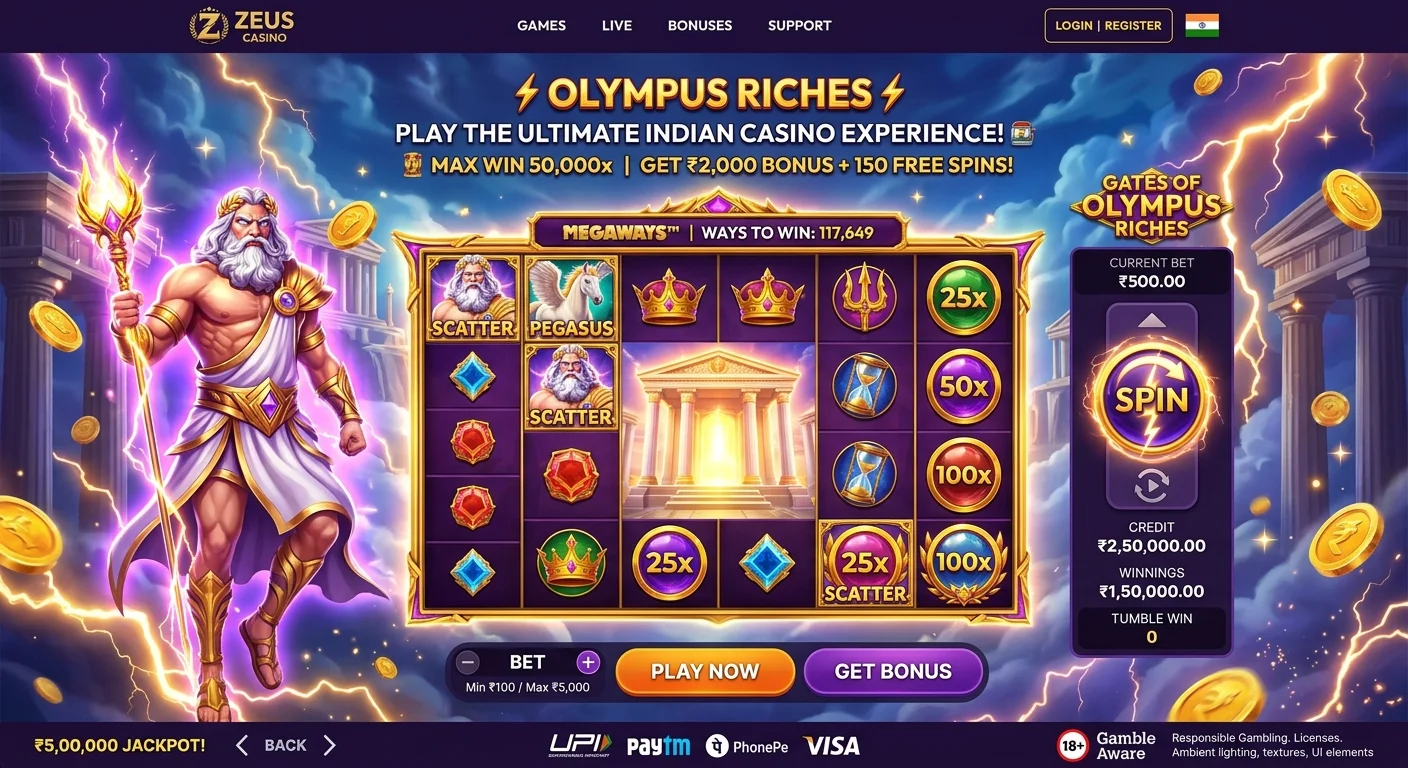Viewport: 1408px width, 768px height.
Task: Enable auto-spin via the circular arrow icon
Action: pyautogui.click(x=1151, y=487)
